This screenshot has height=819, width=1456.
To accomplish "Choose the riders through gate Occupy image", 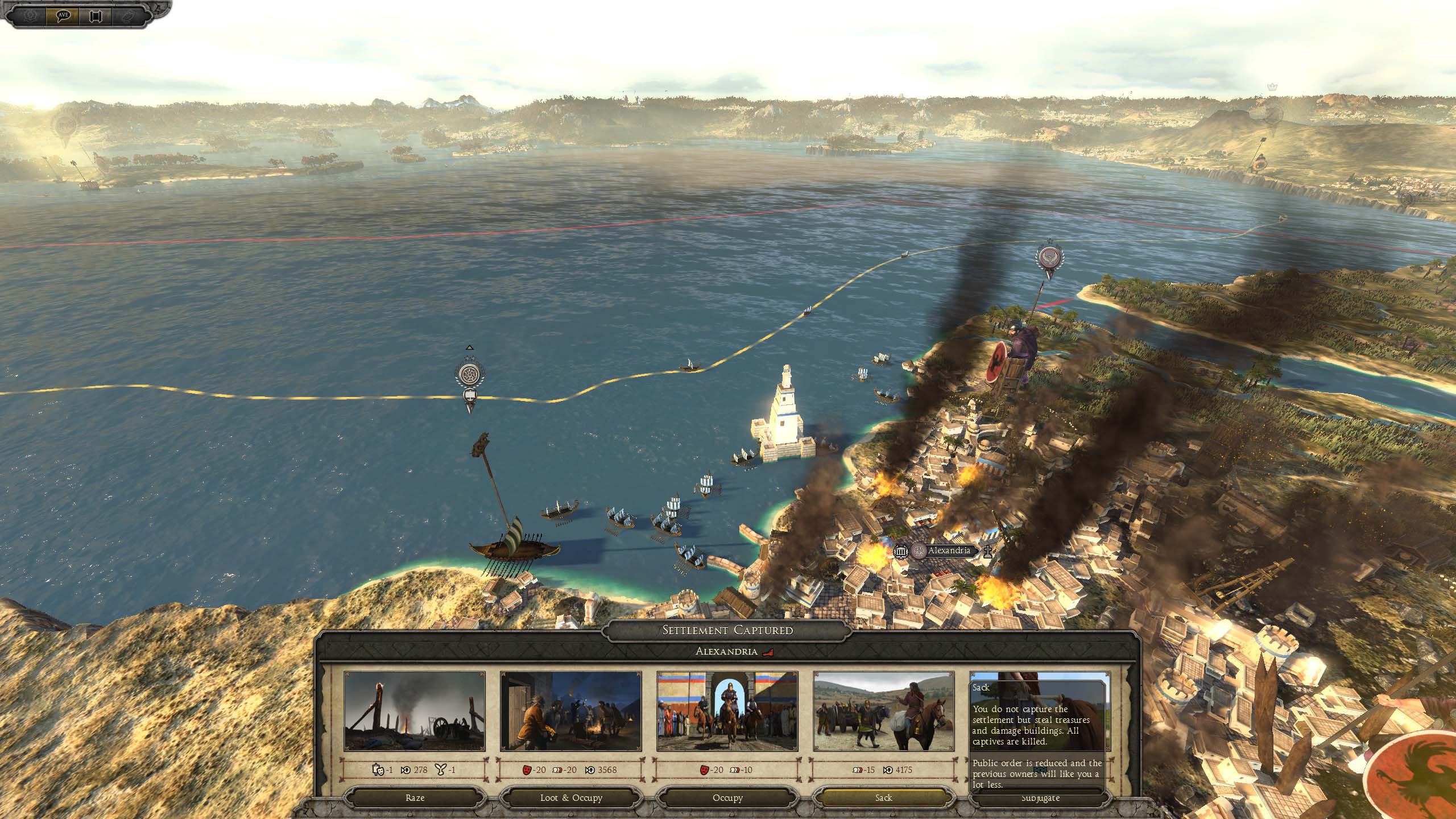I will pyautogui.click(x=727, y=712).
